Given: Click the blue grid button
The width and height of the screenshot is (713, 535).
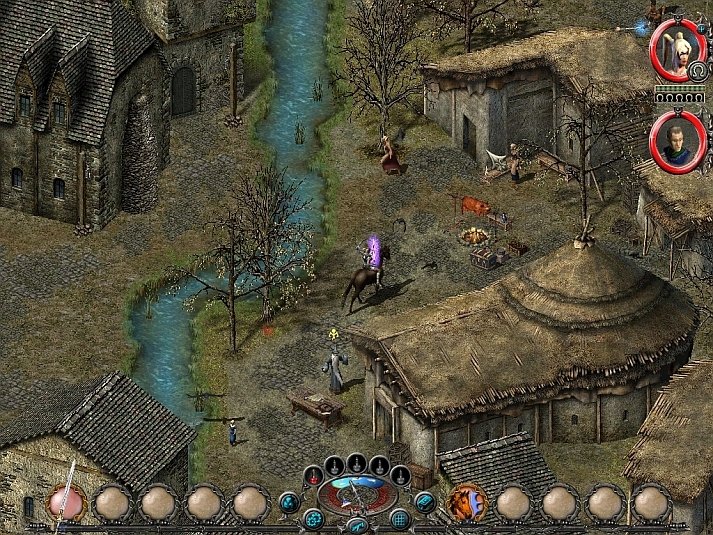Looking at the screenshot, I should 400,518.
